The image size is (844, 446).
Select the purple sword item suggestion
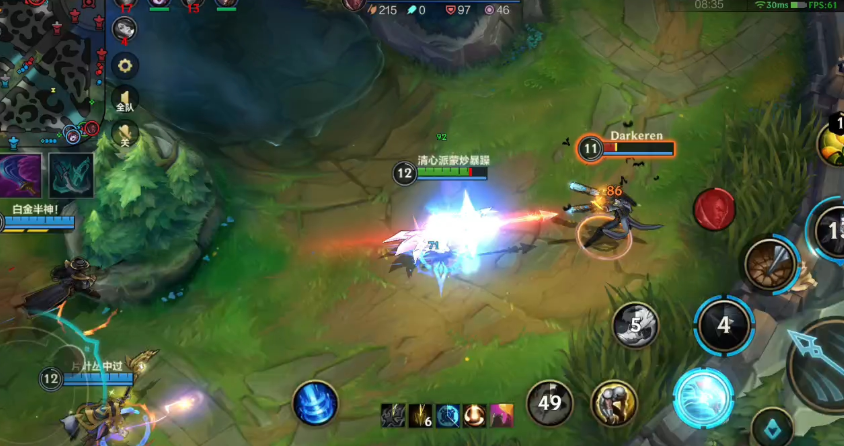click(22, 175)
